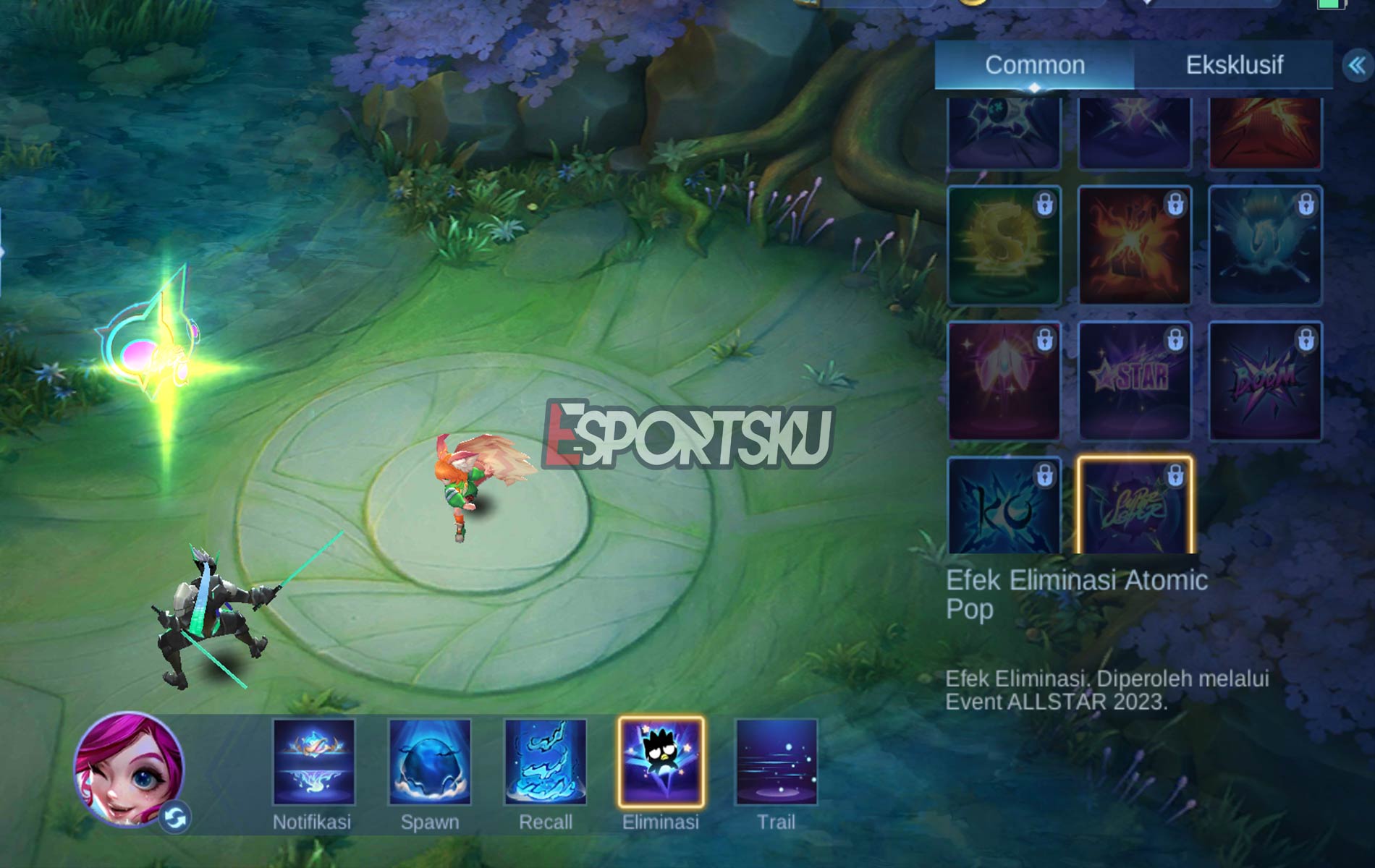Click the lock icon on Atomic Pop effect
This screenshot has width=1375, height=868.
click(x=1177, y=477)
